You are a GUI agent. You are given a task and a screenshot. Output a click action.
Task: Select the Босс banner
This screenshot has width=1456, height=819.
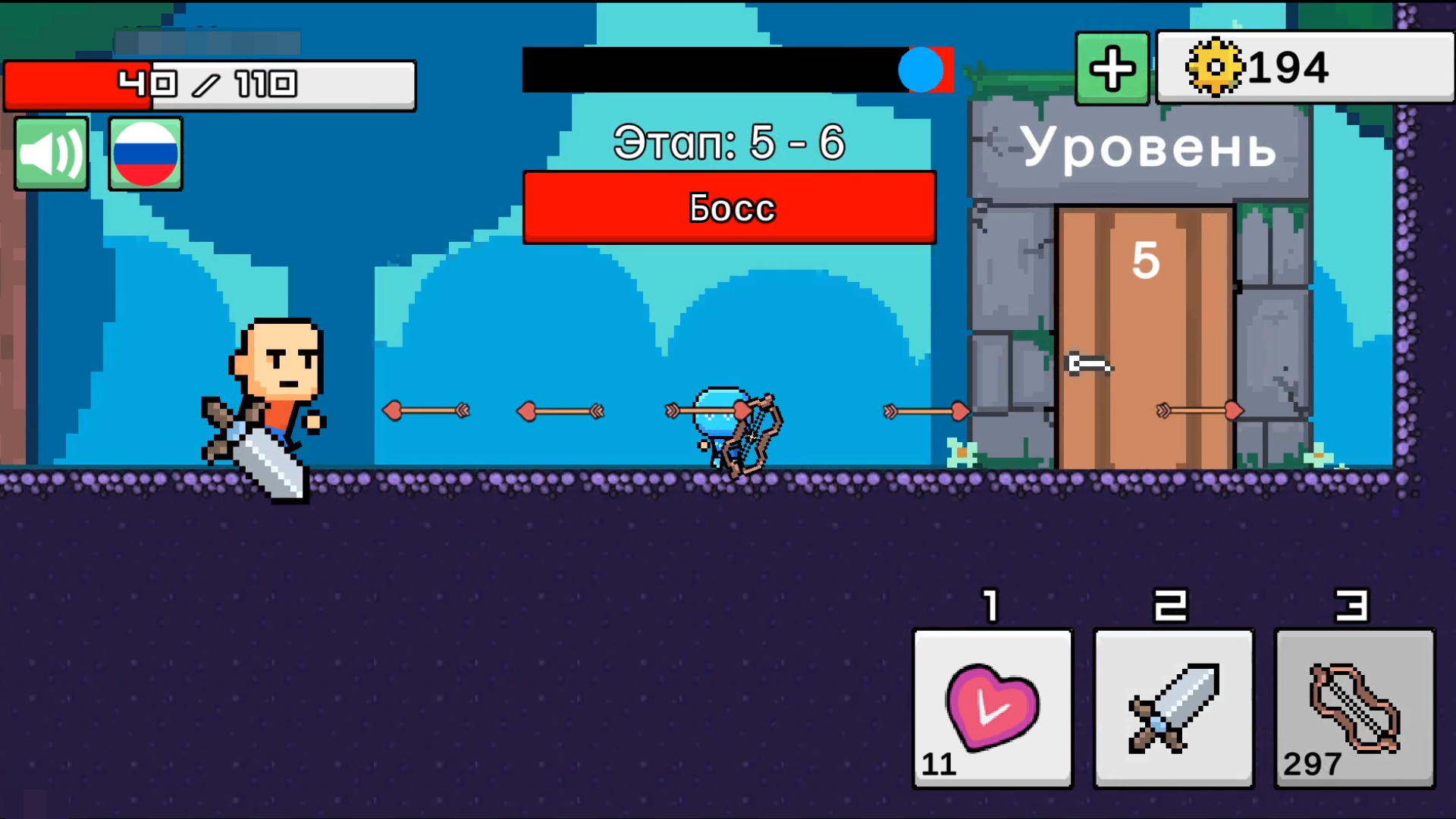pos(728,207)
